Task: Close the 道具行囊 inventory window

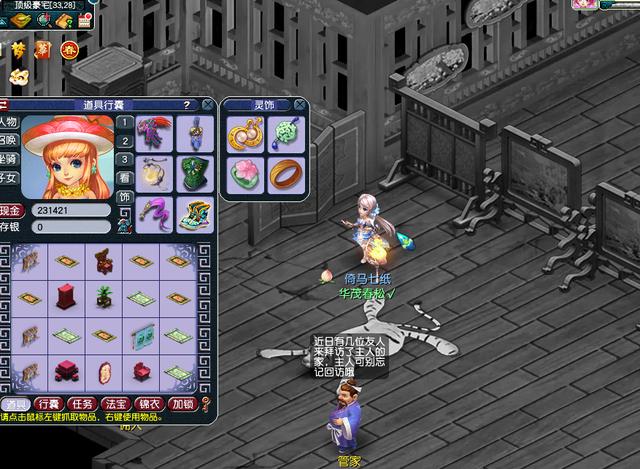Action: 207,104
